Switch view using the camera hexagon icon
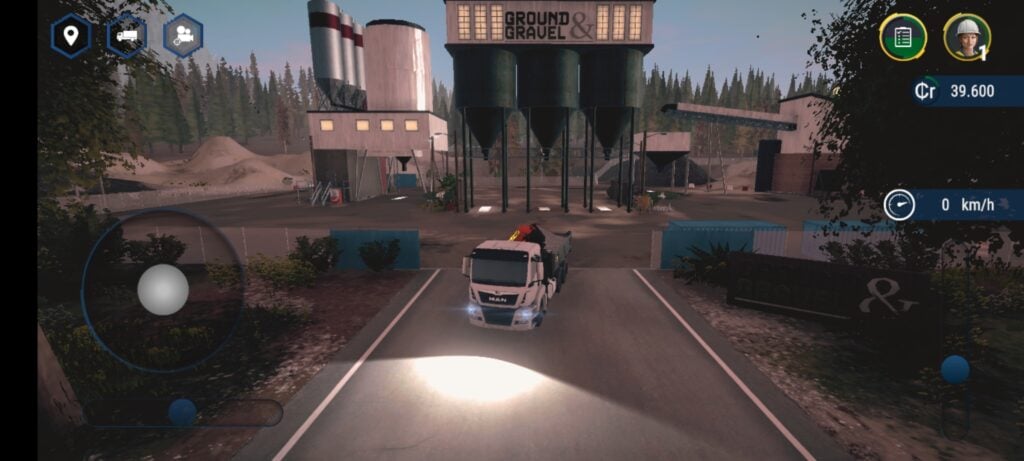The height and width of the screenshot is (461, 1024). (x=183, y=36)
